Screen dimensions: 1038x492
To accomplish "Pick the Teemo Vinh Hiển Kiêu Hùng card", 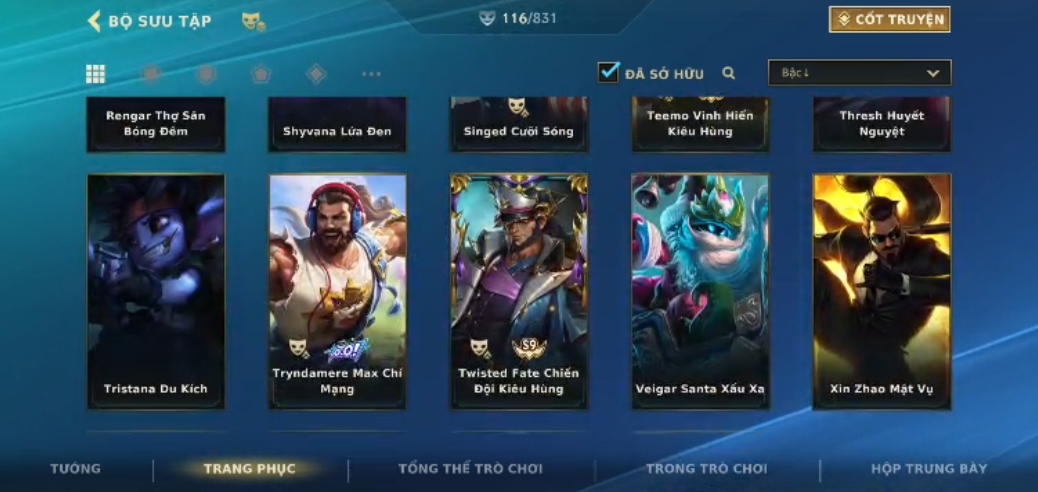I will point(700,124).
